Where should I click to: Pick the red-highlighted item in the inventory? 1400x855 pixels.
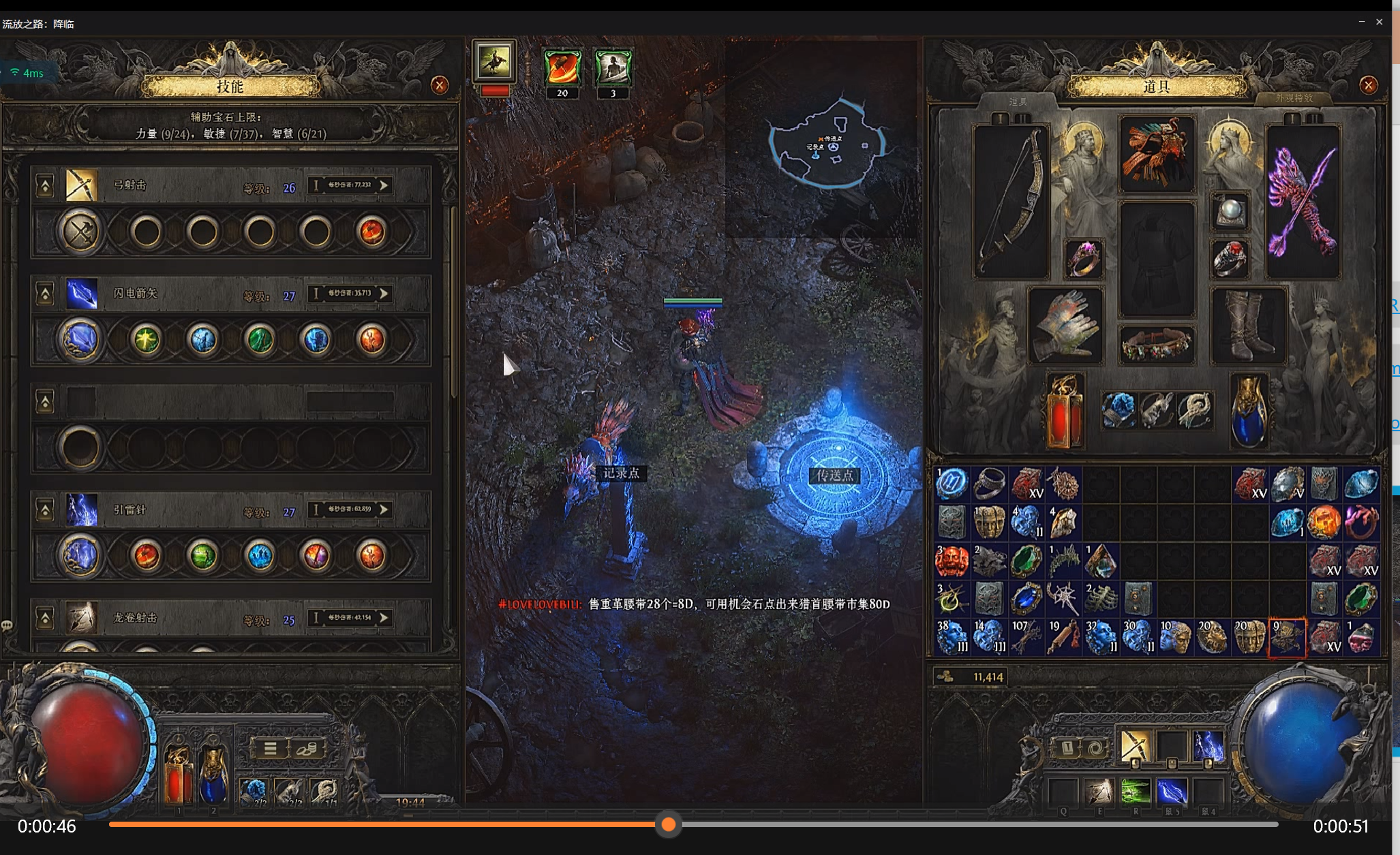pyautogui.click(x=1286, y=638)
